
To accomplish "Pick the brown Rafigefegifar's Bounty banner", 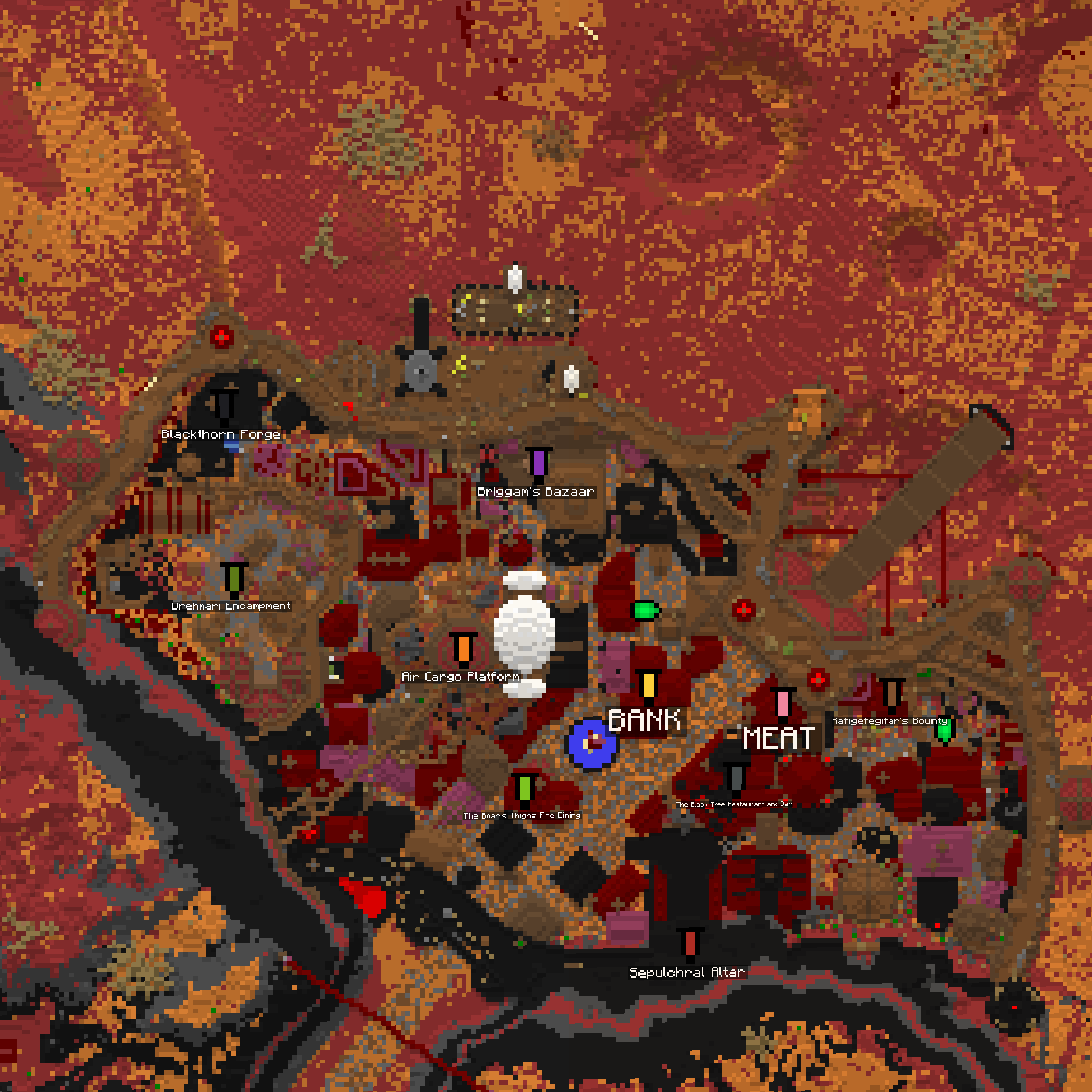I will (x=891, y=694).
